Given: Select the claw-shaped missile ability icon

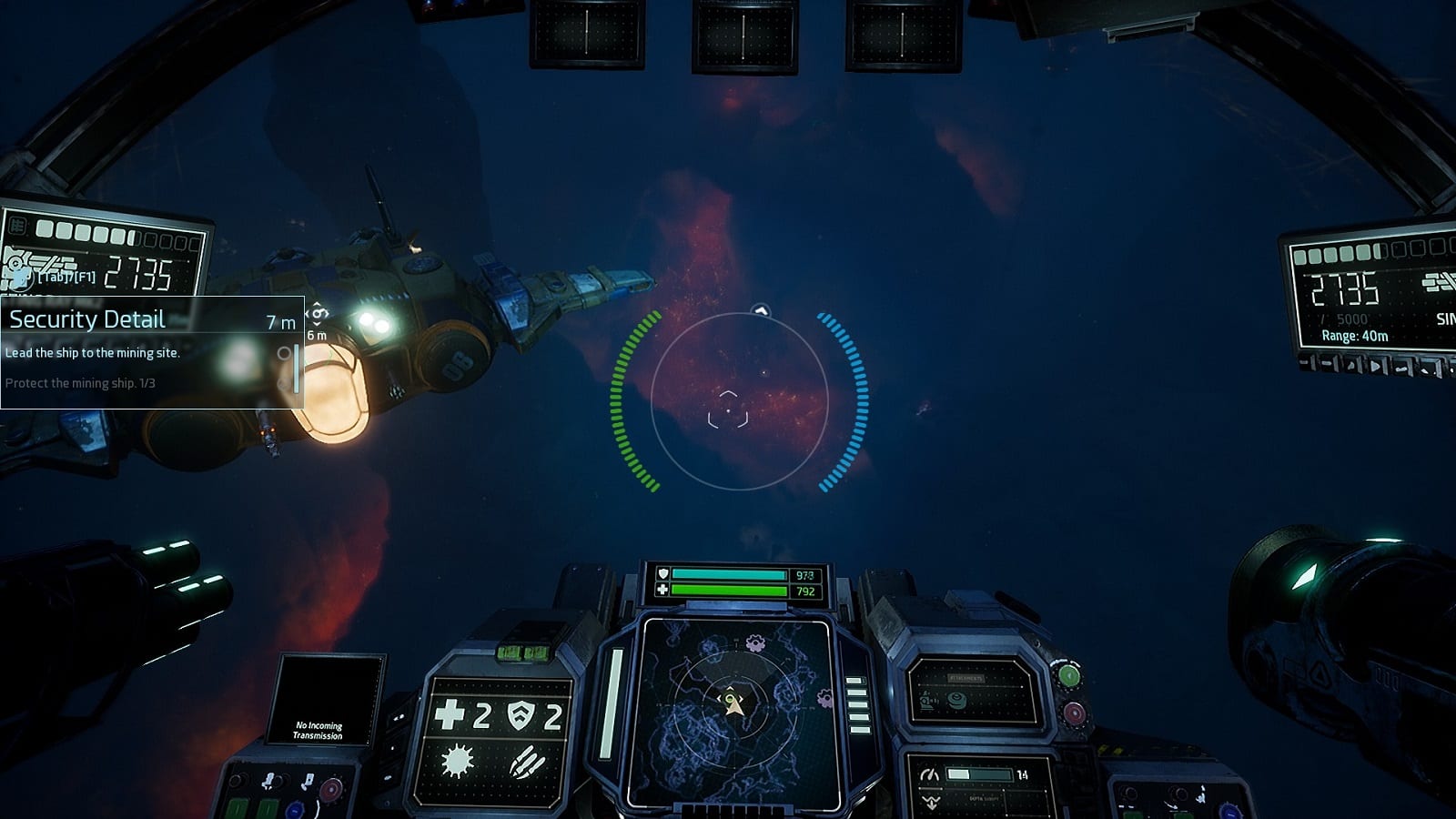Looking at the screenshot, I should coord(527,762).
